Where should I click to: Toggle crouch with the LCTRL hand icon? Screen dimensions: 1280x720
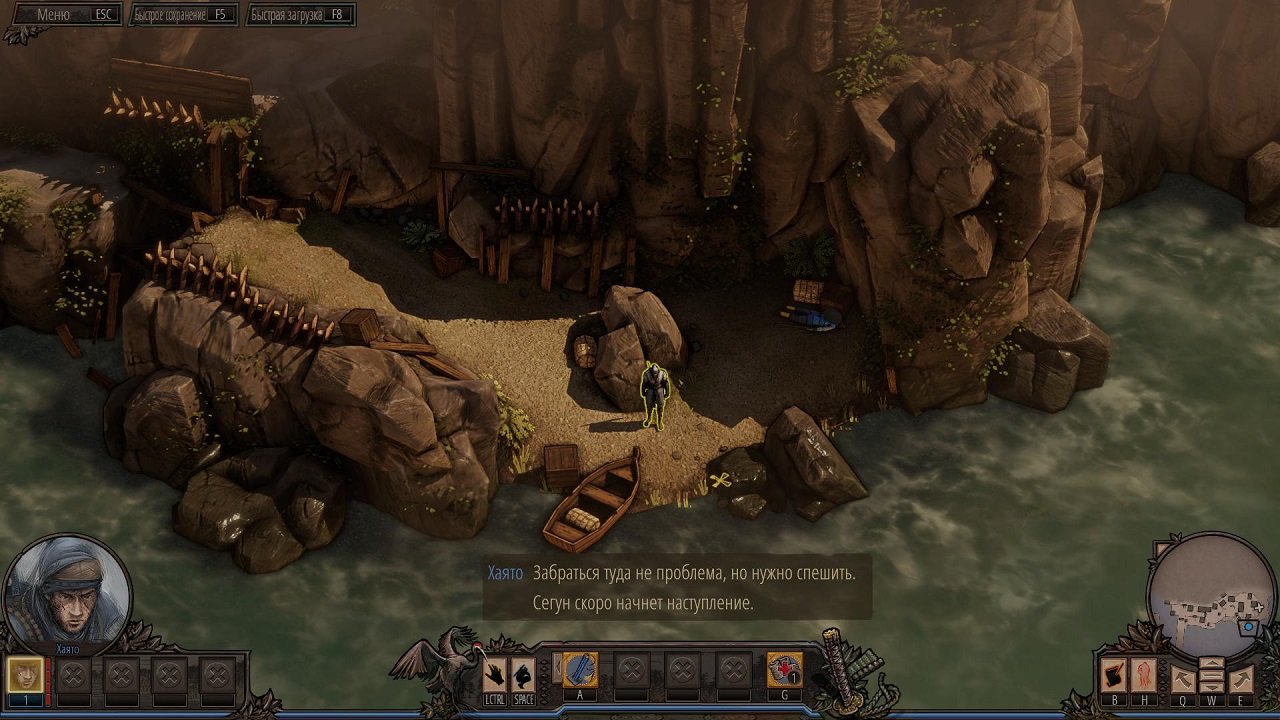point(493,673)
